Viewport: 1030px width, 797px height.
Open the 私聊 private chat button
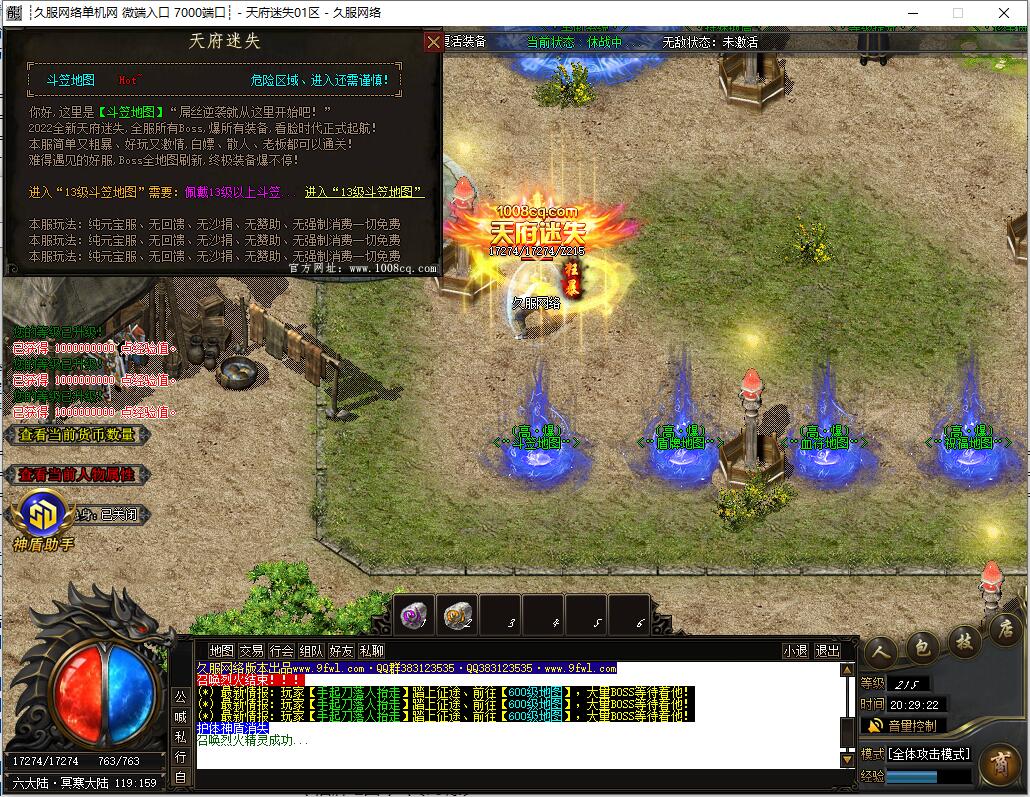(x=371, y=651)
